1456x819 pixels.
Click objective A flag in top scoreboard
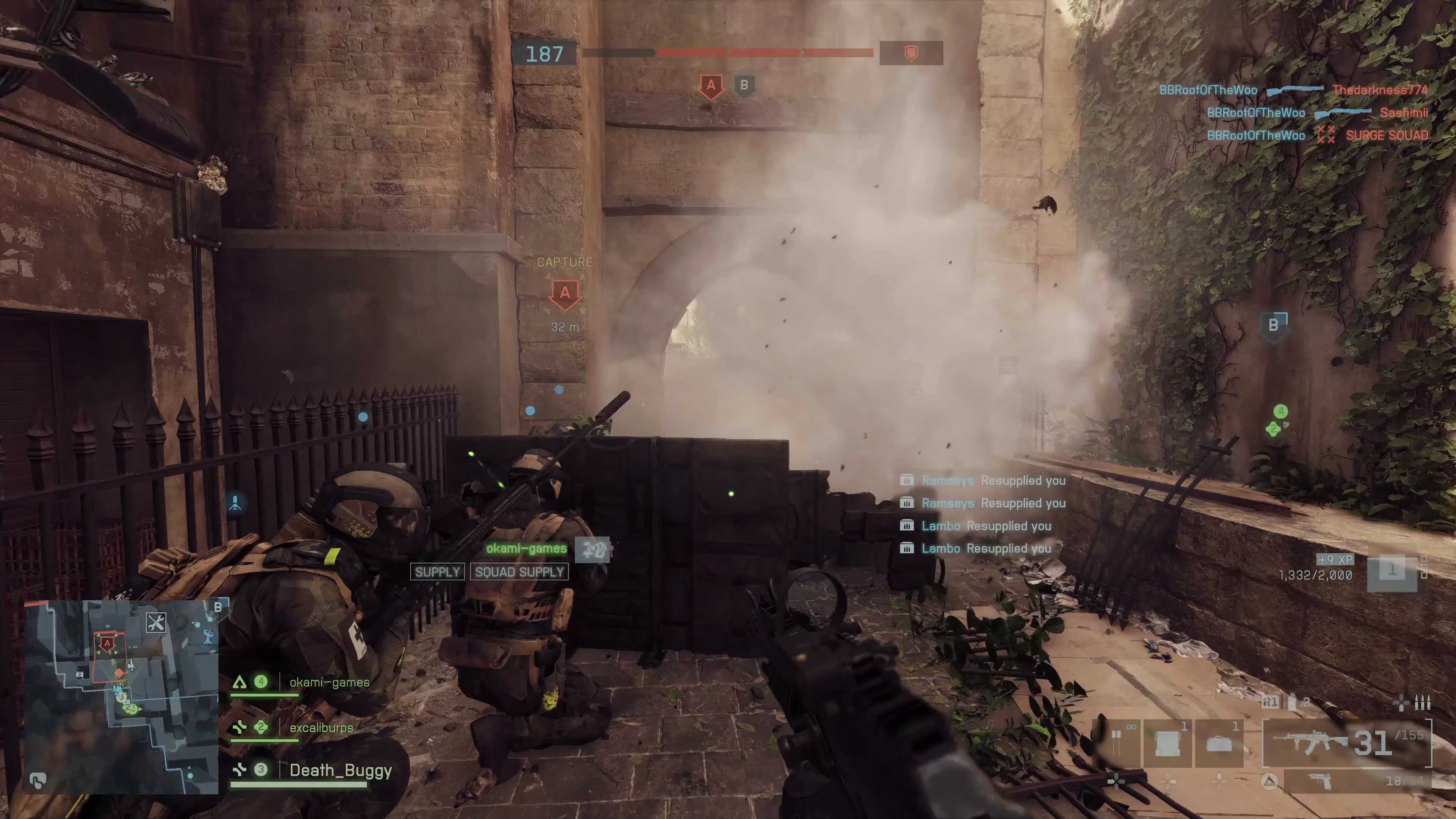point(711,86)
